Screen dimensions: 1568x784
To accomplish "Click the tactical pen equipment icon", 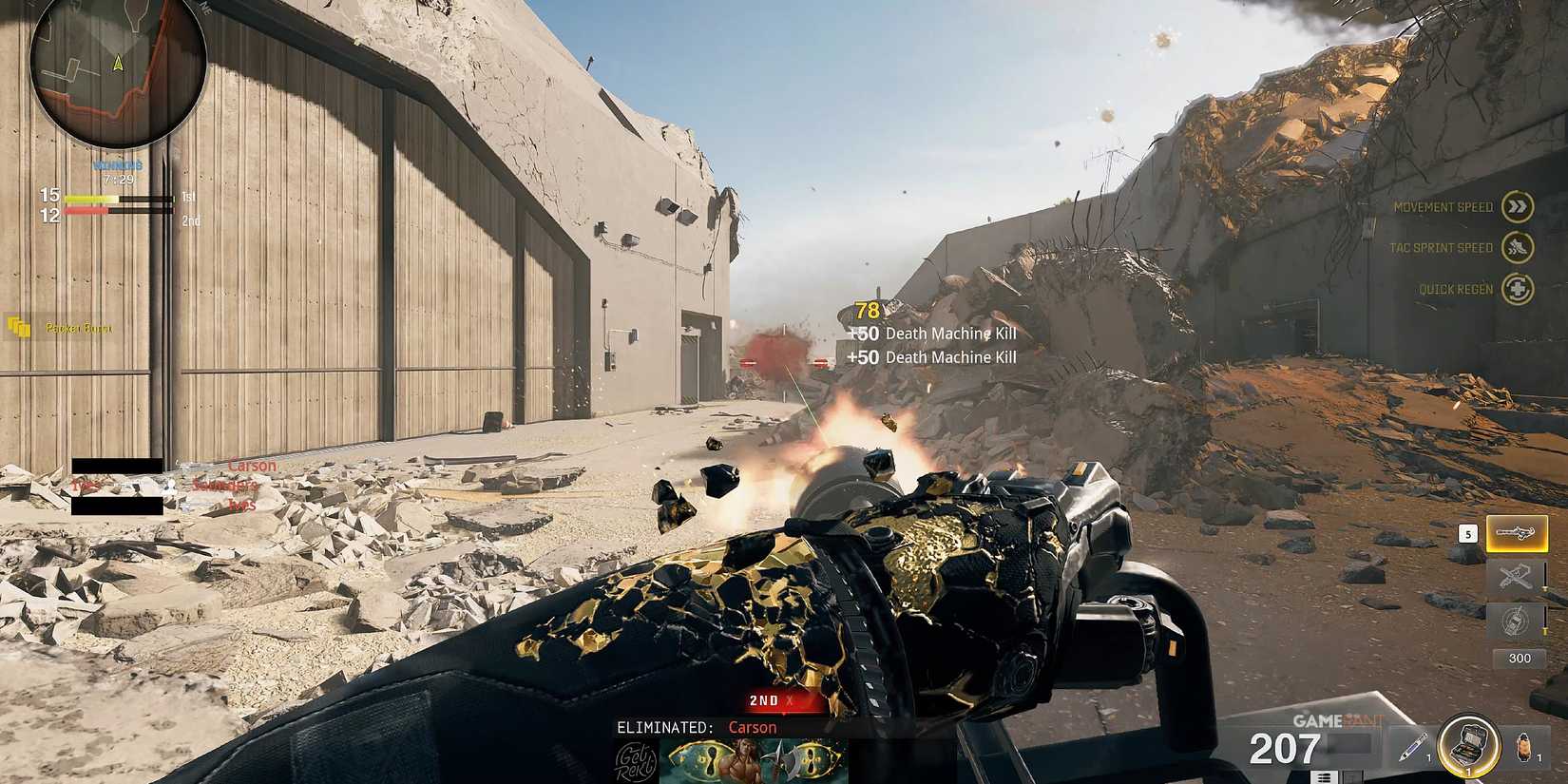I will [1413, 746].
